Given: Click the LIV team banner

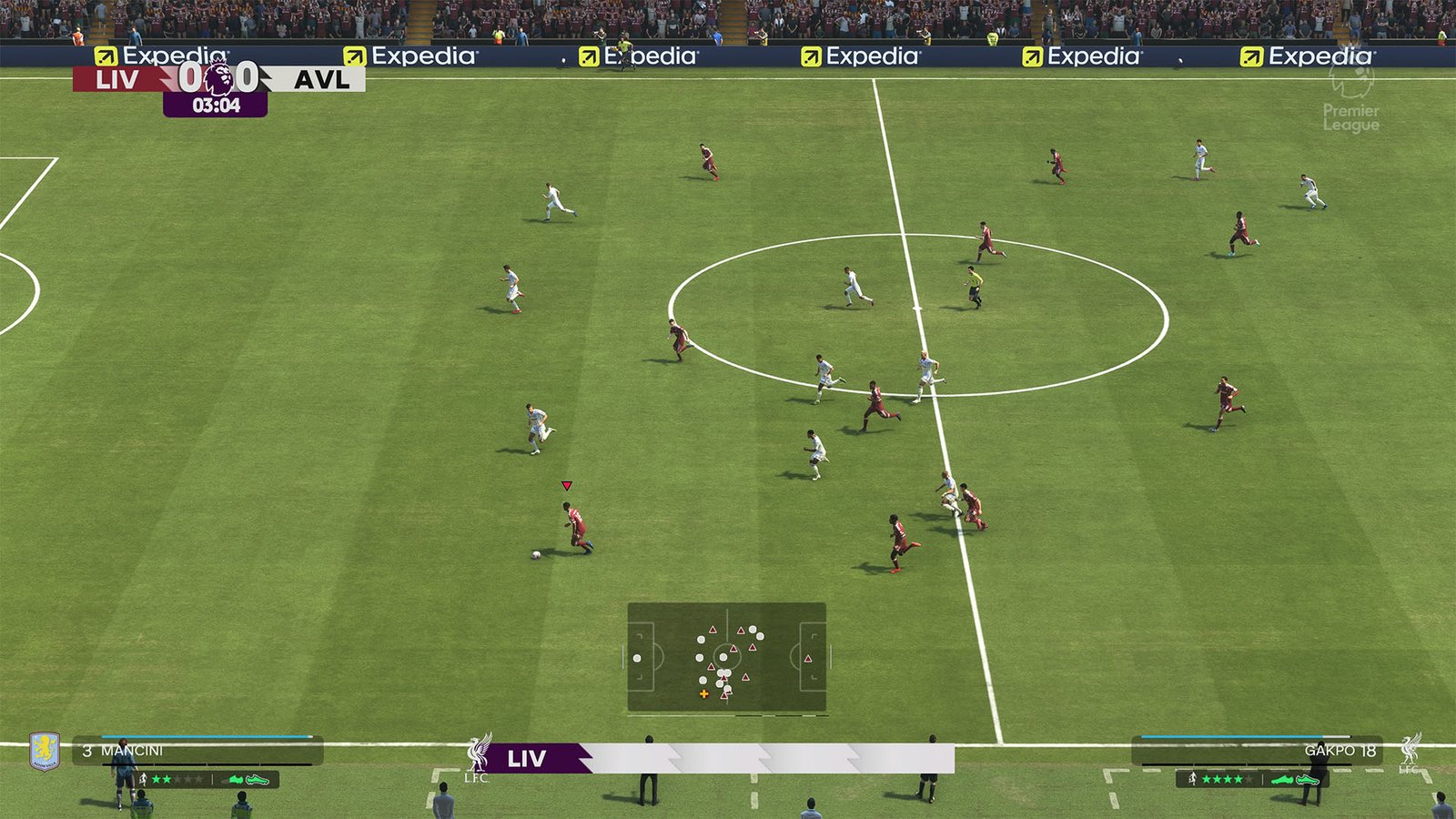Looking at the screenshot, I should tap(719, 758).
